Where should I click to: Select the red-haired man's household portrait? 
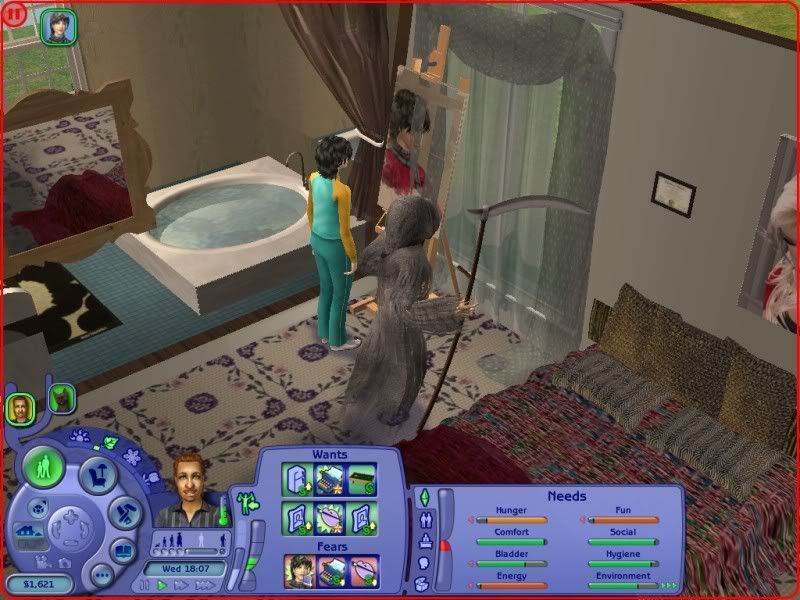[20, 407]
